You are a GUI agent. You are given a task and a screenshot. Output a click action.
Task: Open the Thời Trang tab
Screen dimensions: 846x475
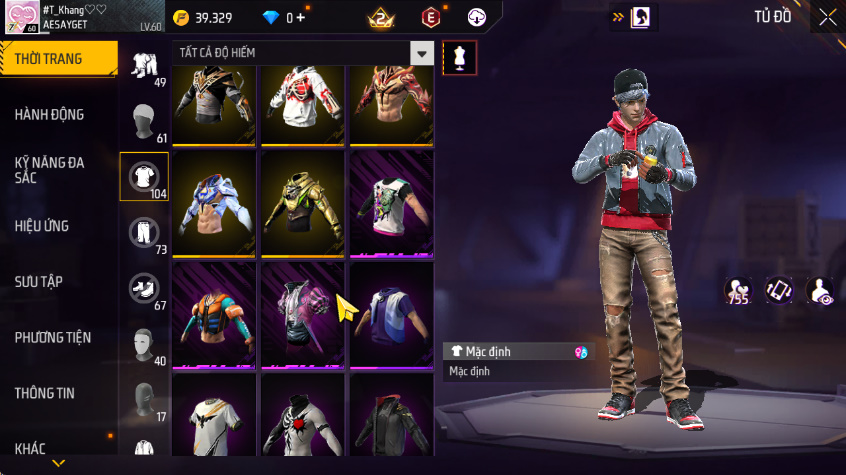coord(55,59)
